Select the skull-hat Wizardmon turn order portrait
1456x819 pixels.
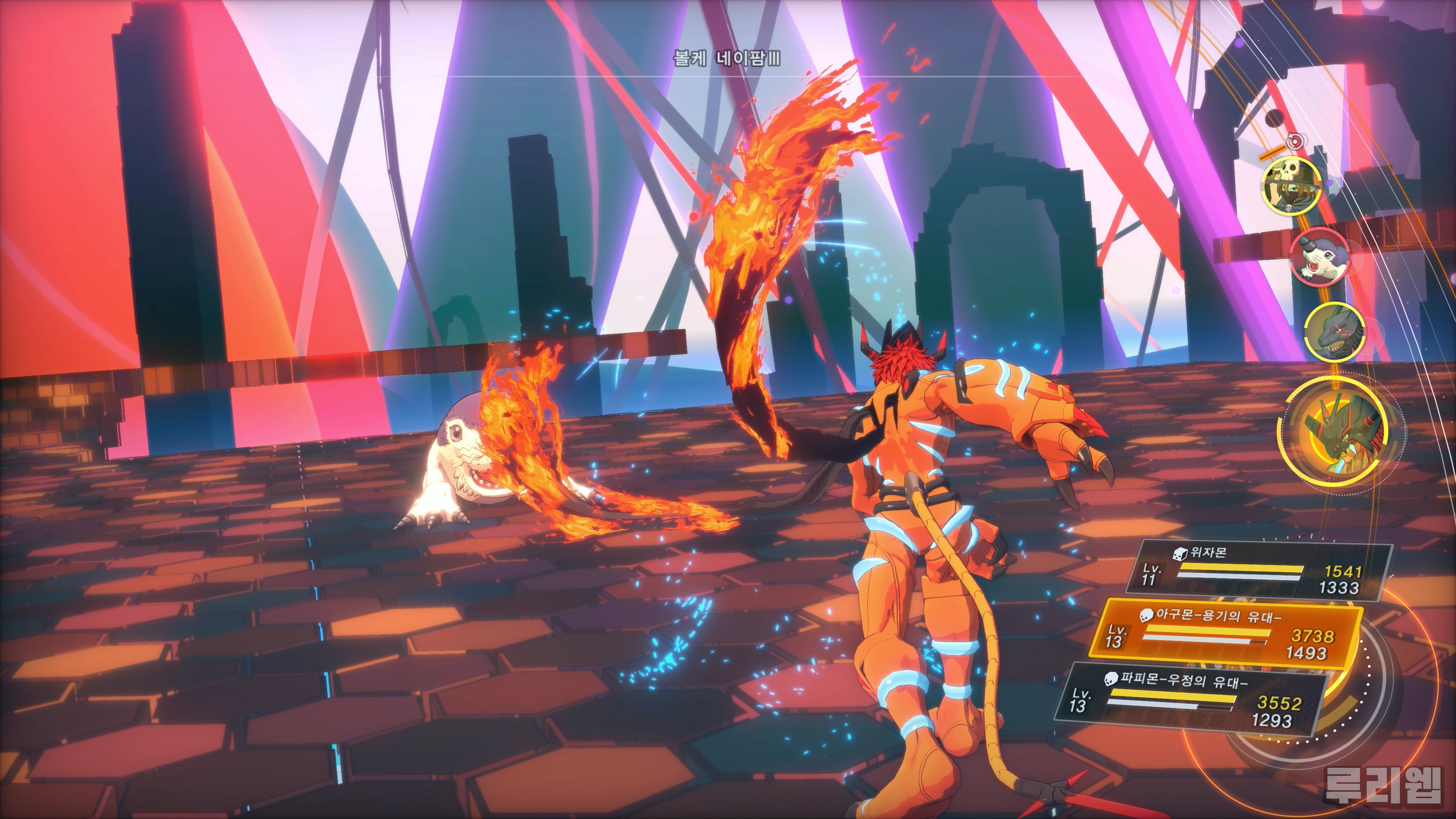[x=1291, y=185]
